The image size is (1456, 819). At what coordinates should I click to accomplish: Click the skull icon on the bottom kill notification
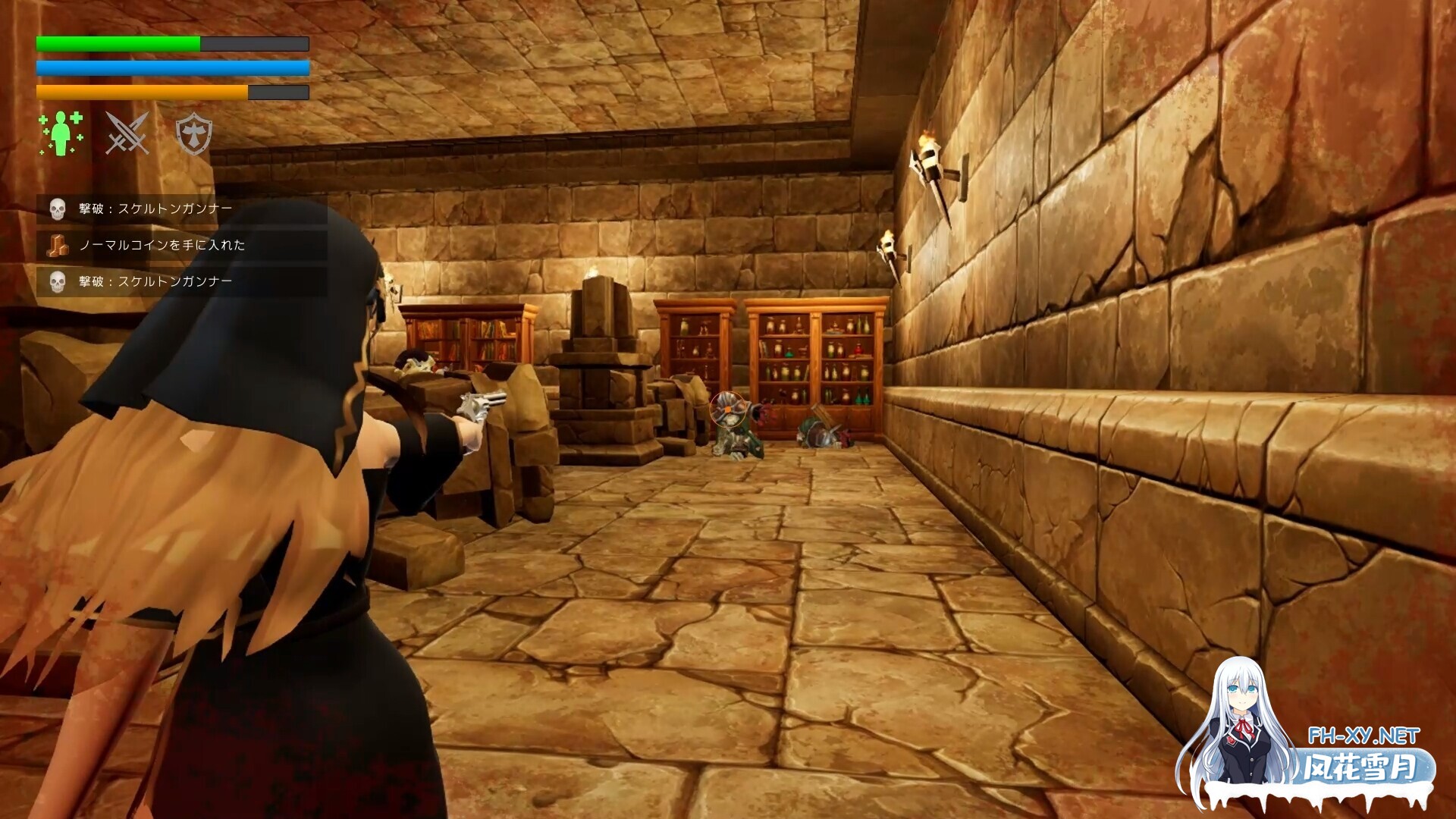tap(57, 282)
